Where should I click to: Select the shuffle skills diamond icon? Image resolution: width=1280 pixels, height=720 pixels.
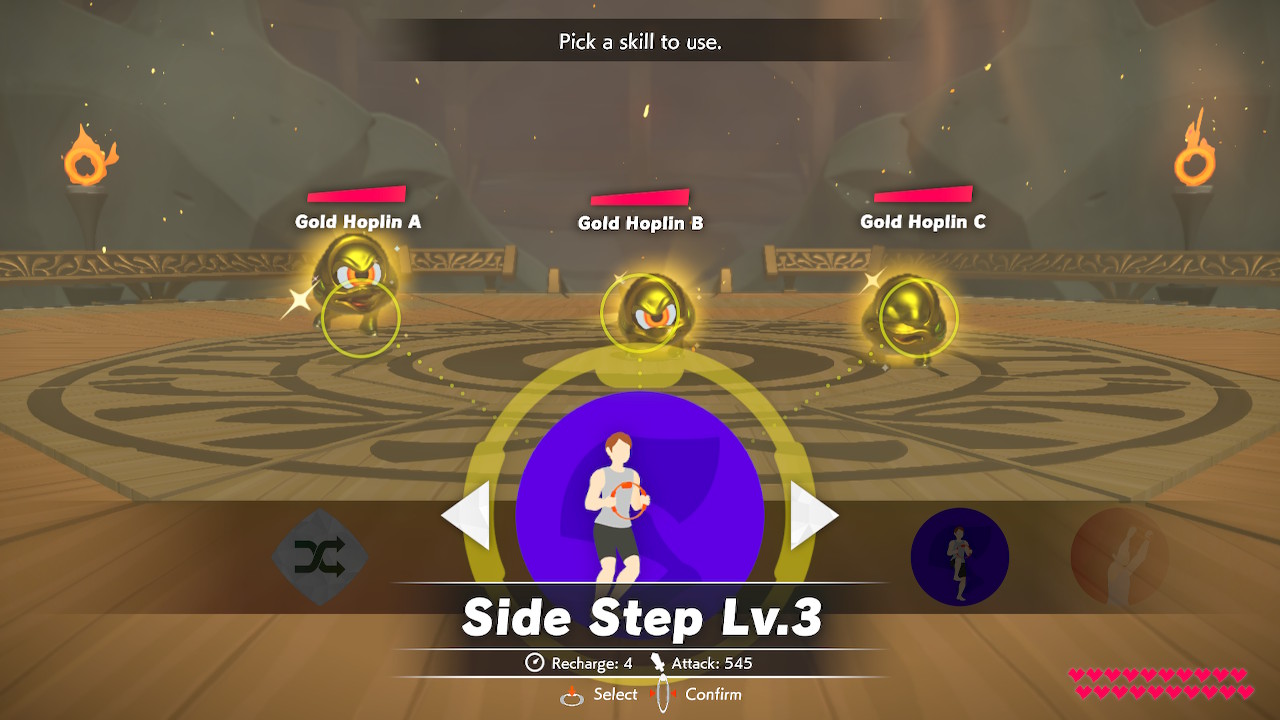[x=320, y=555]
